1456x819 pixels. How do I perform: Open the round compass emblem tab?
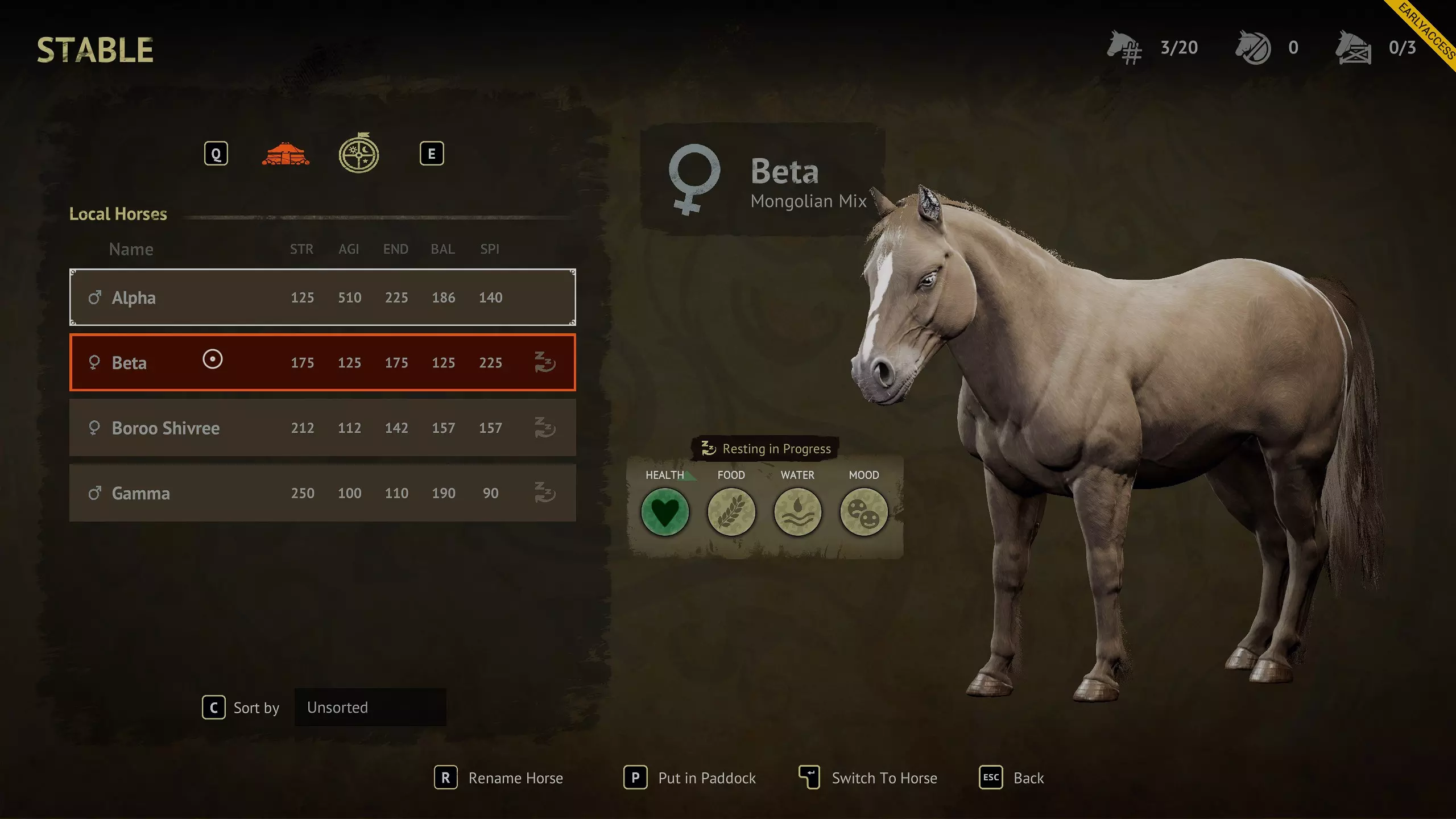[359, 154]
